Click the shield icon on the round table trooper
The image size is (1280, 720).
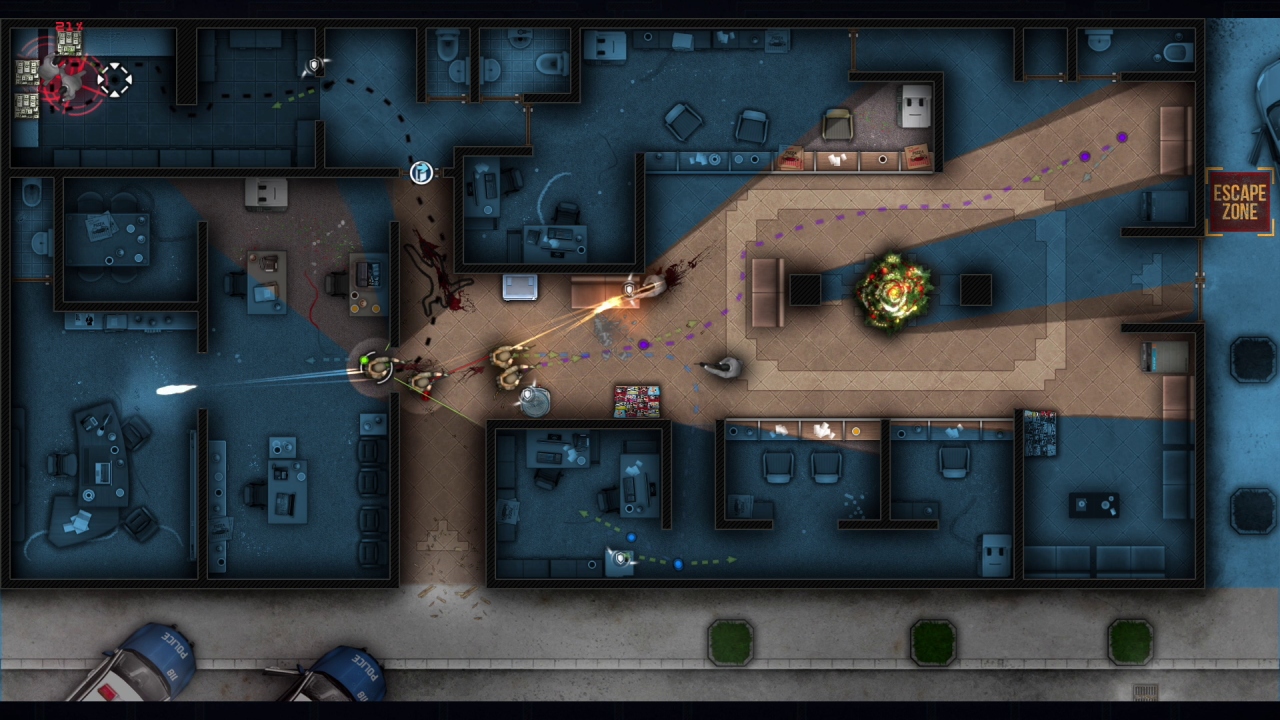pyautogui.click(x=528, y=394)
